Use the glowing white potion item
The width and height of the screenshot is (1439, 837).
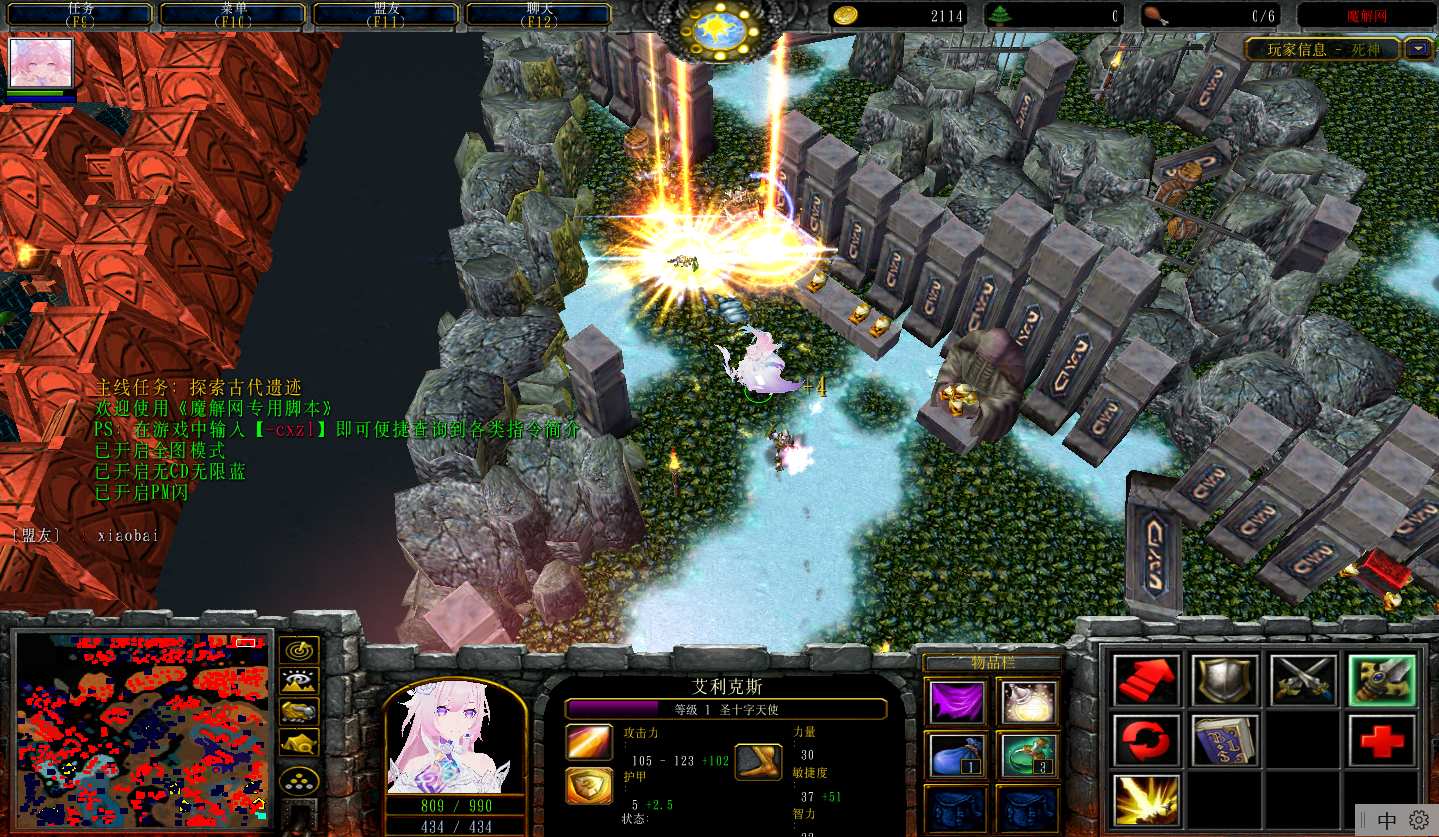coord(1029,701)
